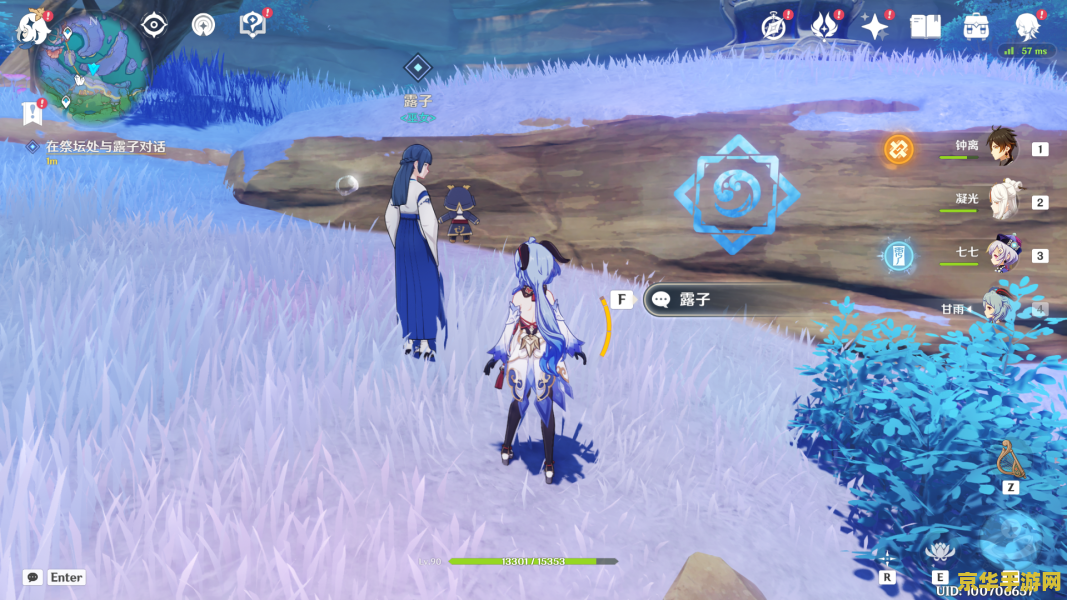Open the Wish star icon
The height and width of the screenshot is (600, 1067).
tap(875, 26)
